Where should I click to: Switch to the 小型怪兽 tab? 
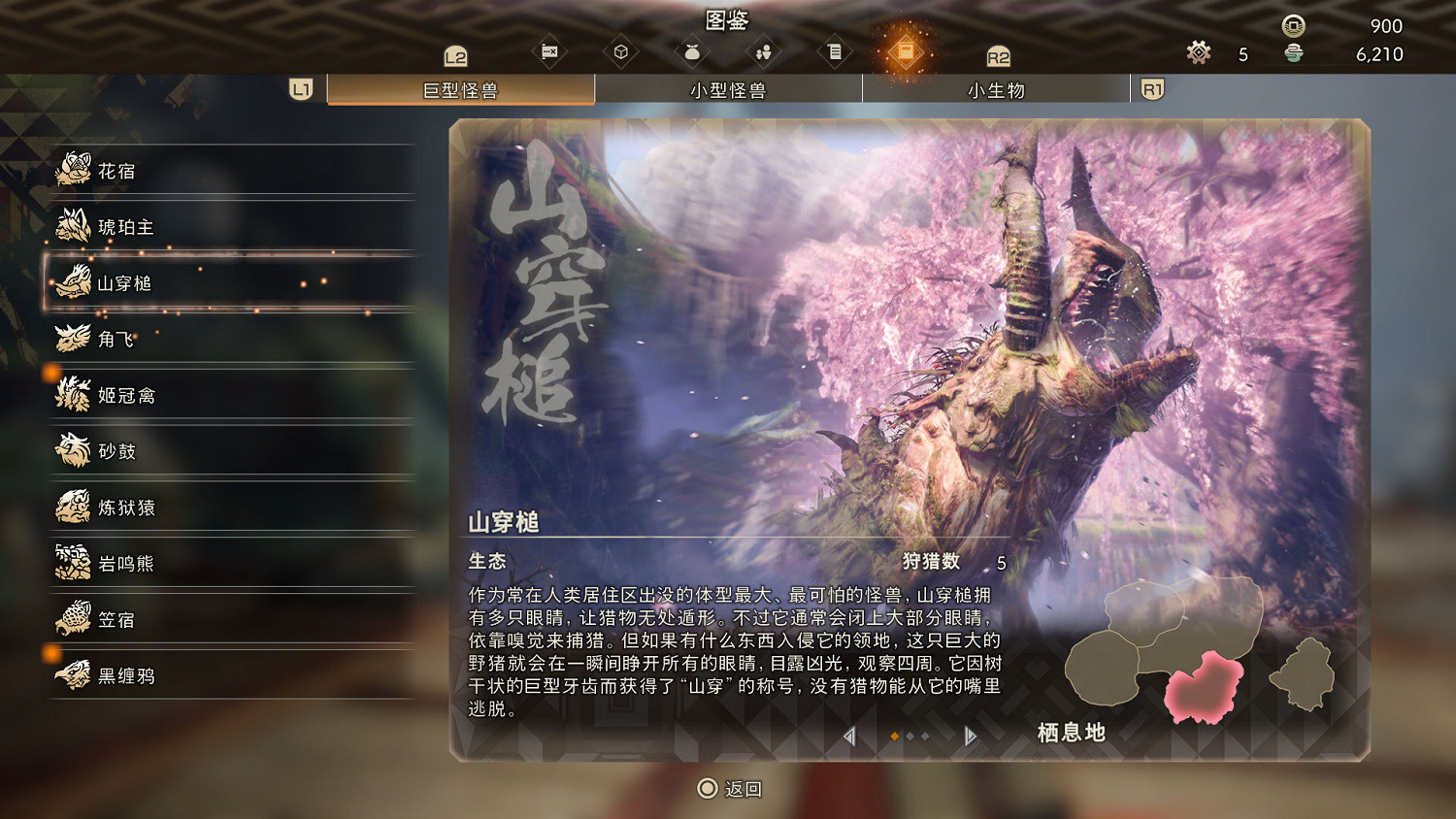(728, 89)
